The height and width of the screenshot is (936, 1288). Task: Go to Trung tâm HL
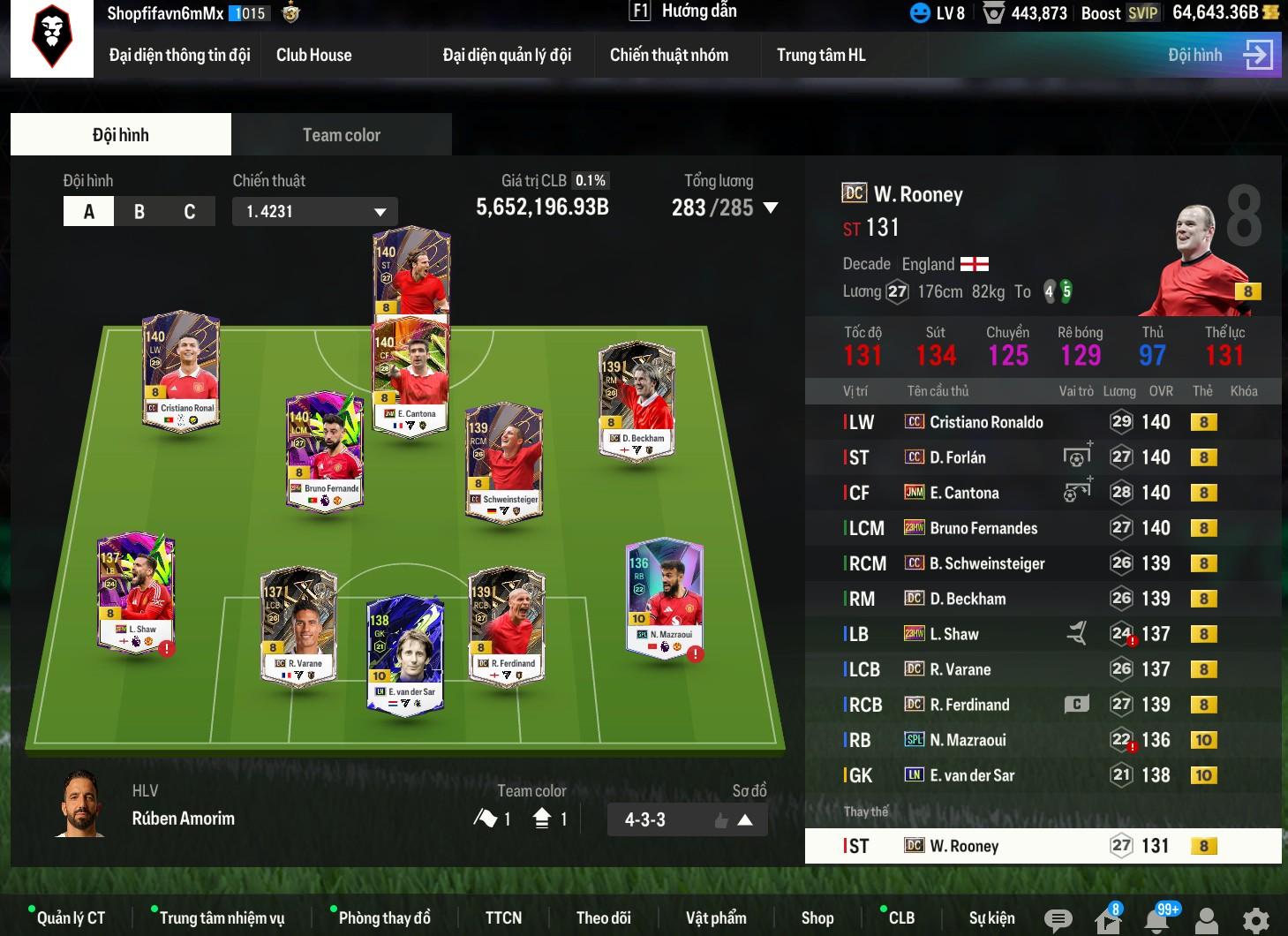point(821,55)
